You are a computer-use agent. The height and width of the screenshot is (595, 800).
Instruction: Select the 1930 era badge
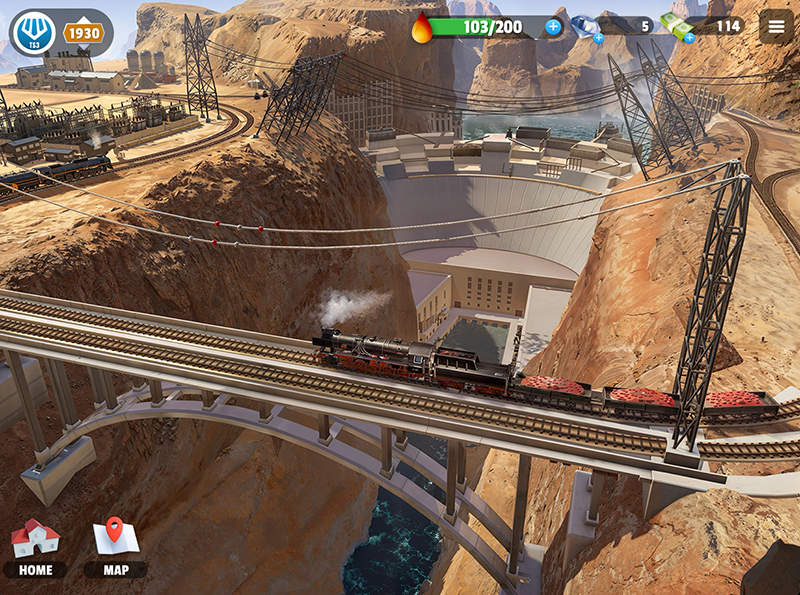point(84,33)
